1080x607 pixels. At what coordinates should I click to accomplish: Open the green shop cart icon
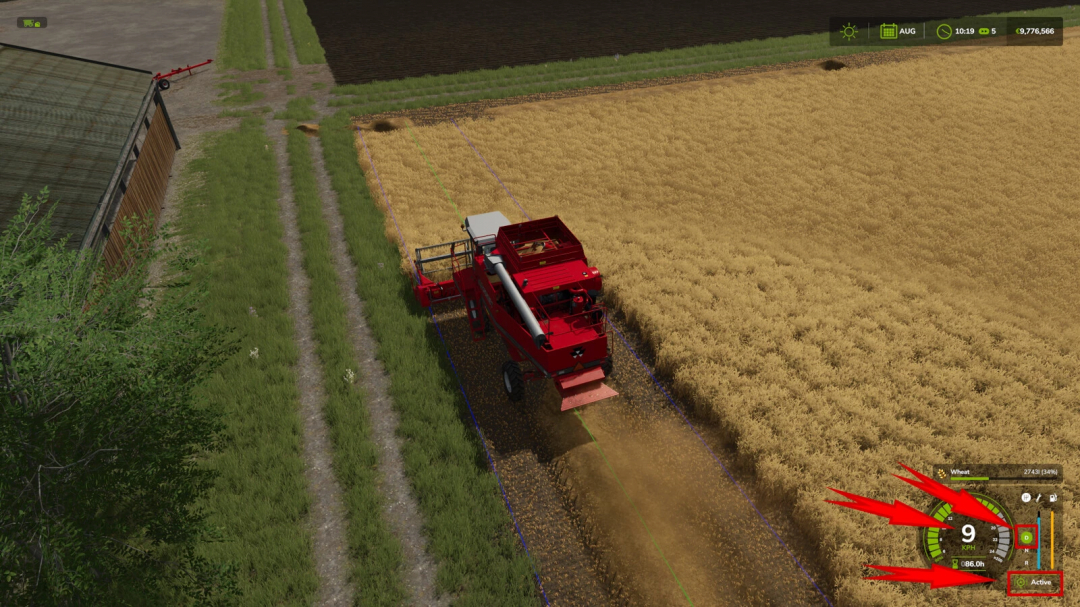pos(31,22)
